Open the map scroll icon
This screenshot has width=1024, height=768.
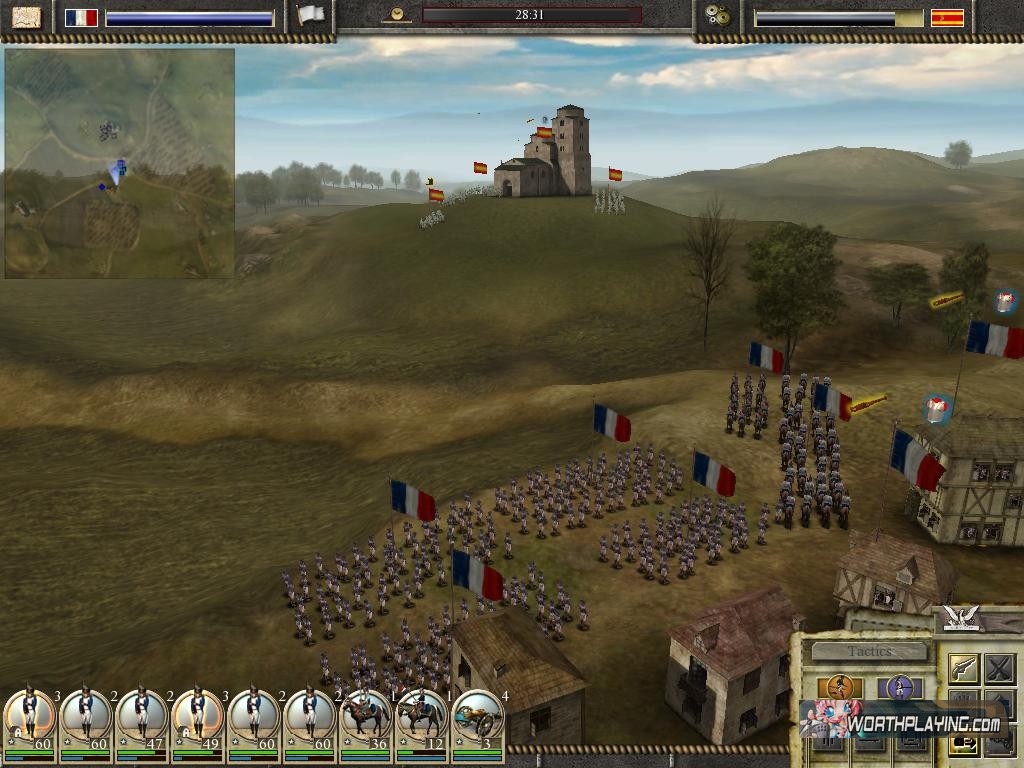click(x=27, y=17)
